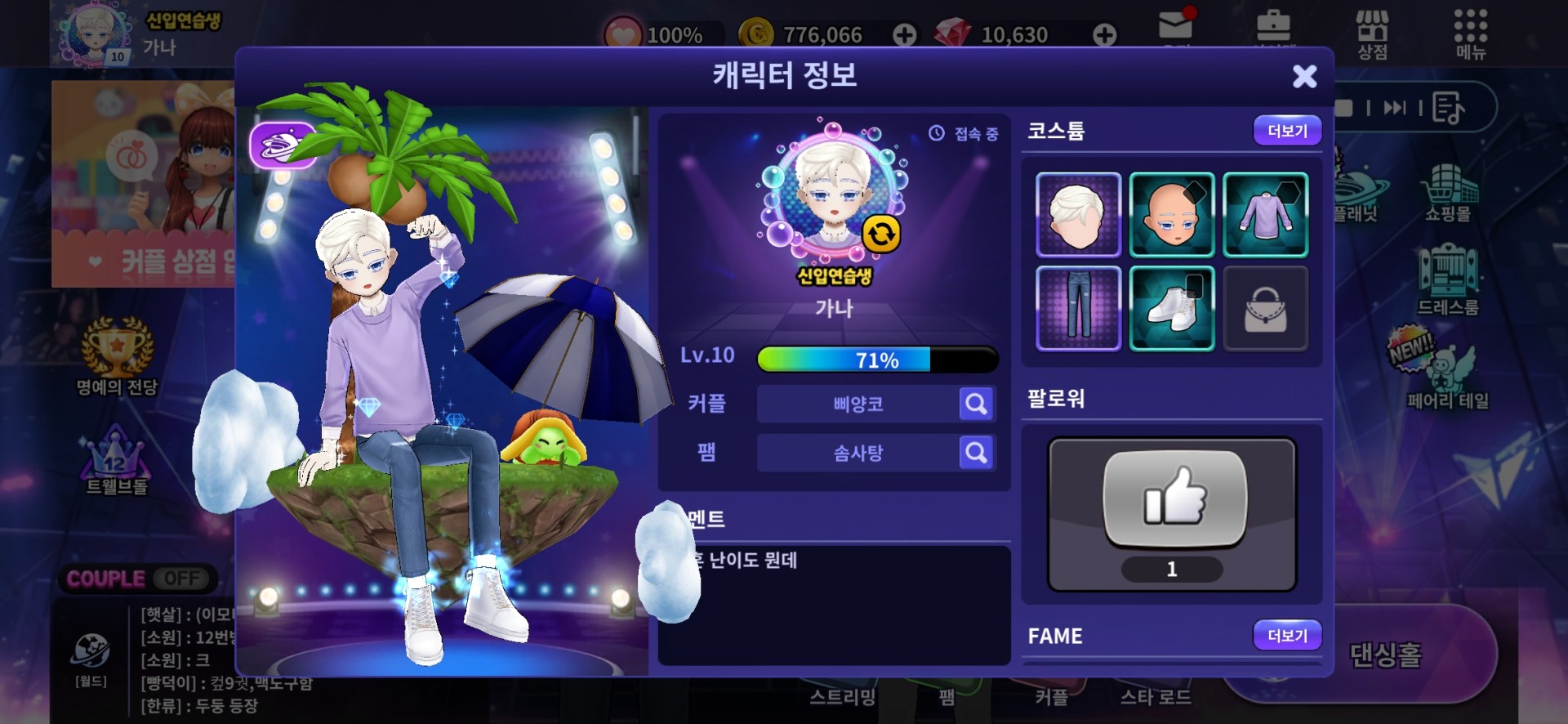This screenshot has width=1568, height=724.
Task: Select the blue jeans costume slot
Action: [x=1078, y=308]
